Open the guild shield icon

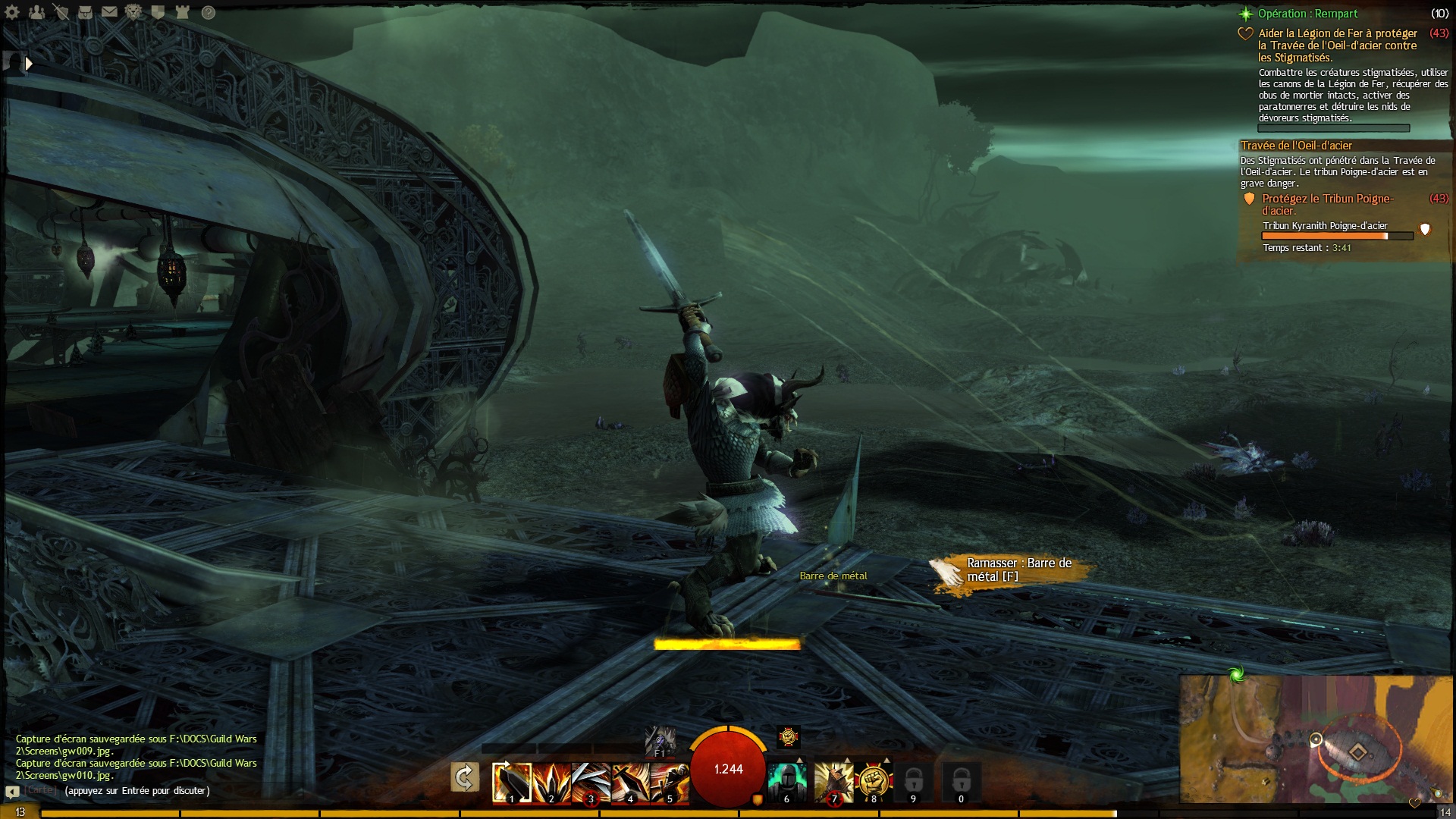(158, 12)
